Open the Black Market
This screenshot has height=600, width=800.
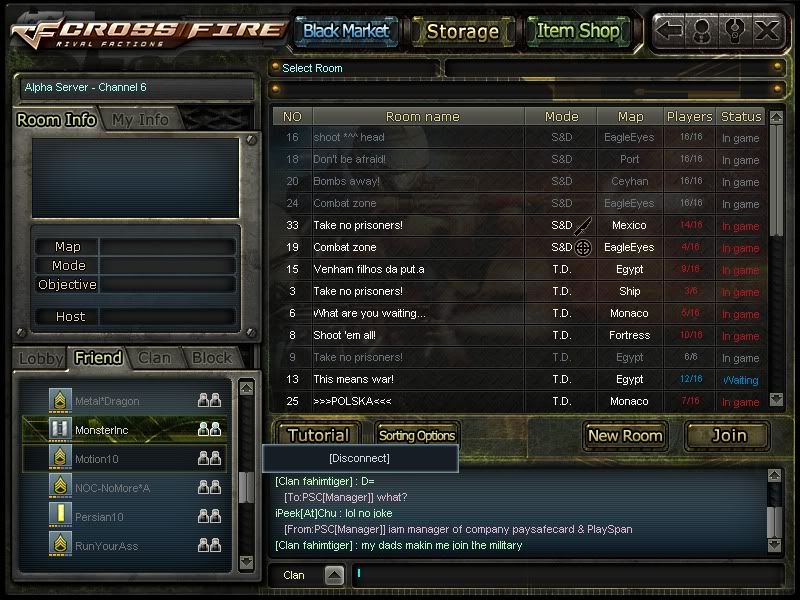tap(346, 31)
